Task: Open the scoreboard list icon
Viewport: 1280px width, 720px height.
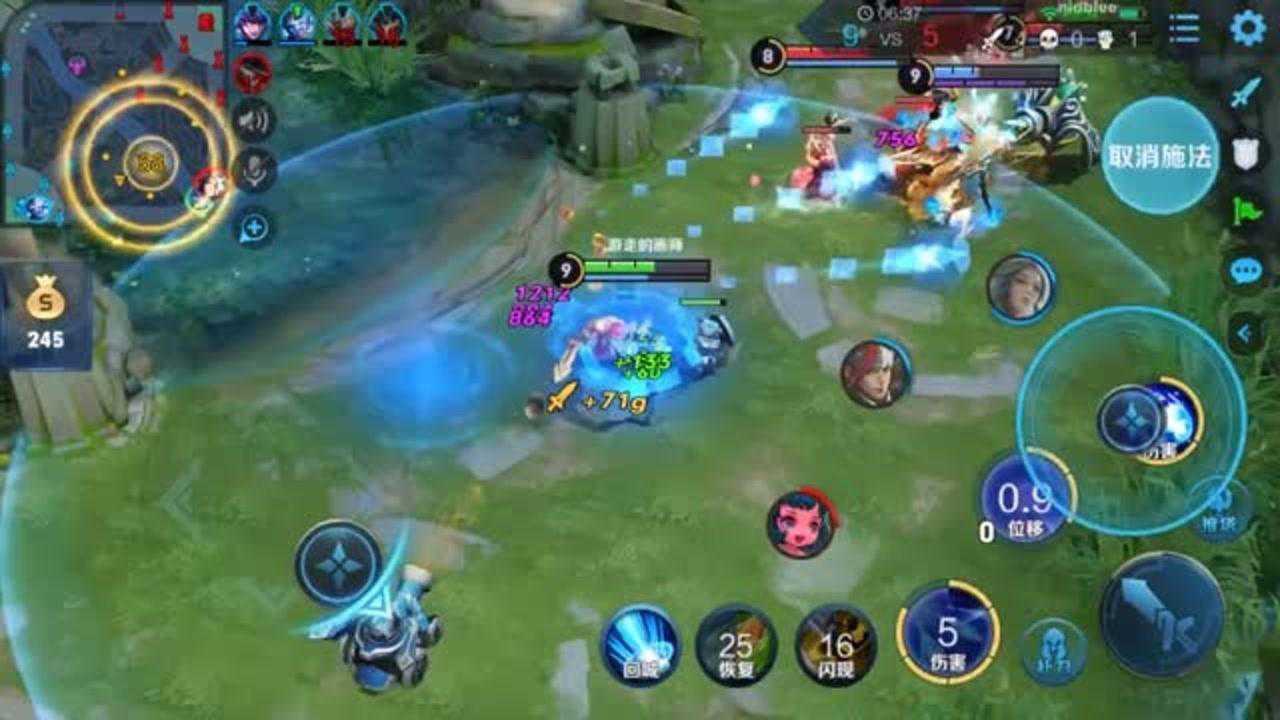Action: point(1184,28)
